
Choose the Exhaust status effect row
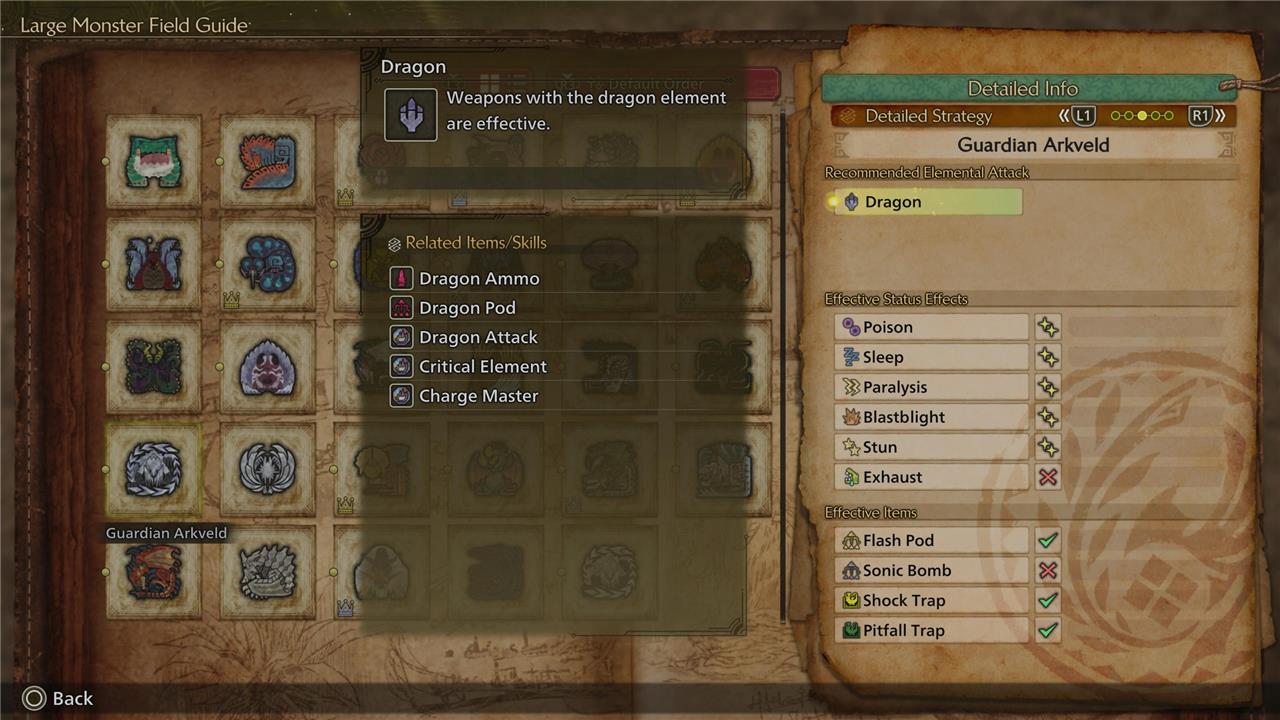931,477
